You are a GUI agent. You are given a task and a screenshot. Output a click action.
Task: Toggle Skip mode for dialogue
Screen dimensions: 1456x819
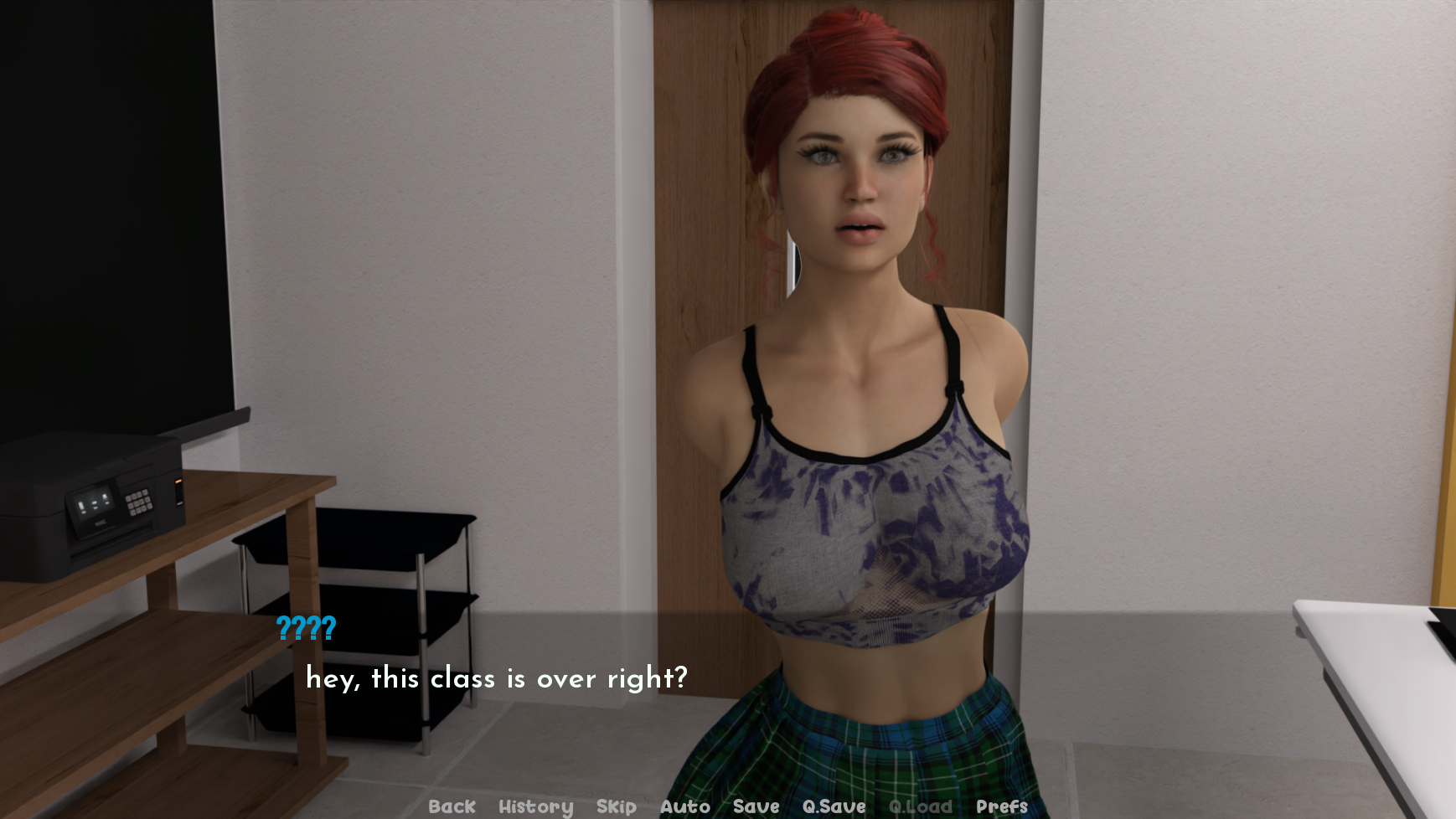pyautogui.click(x=616, y=806)
